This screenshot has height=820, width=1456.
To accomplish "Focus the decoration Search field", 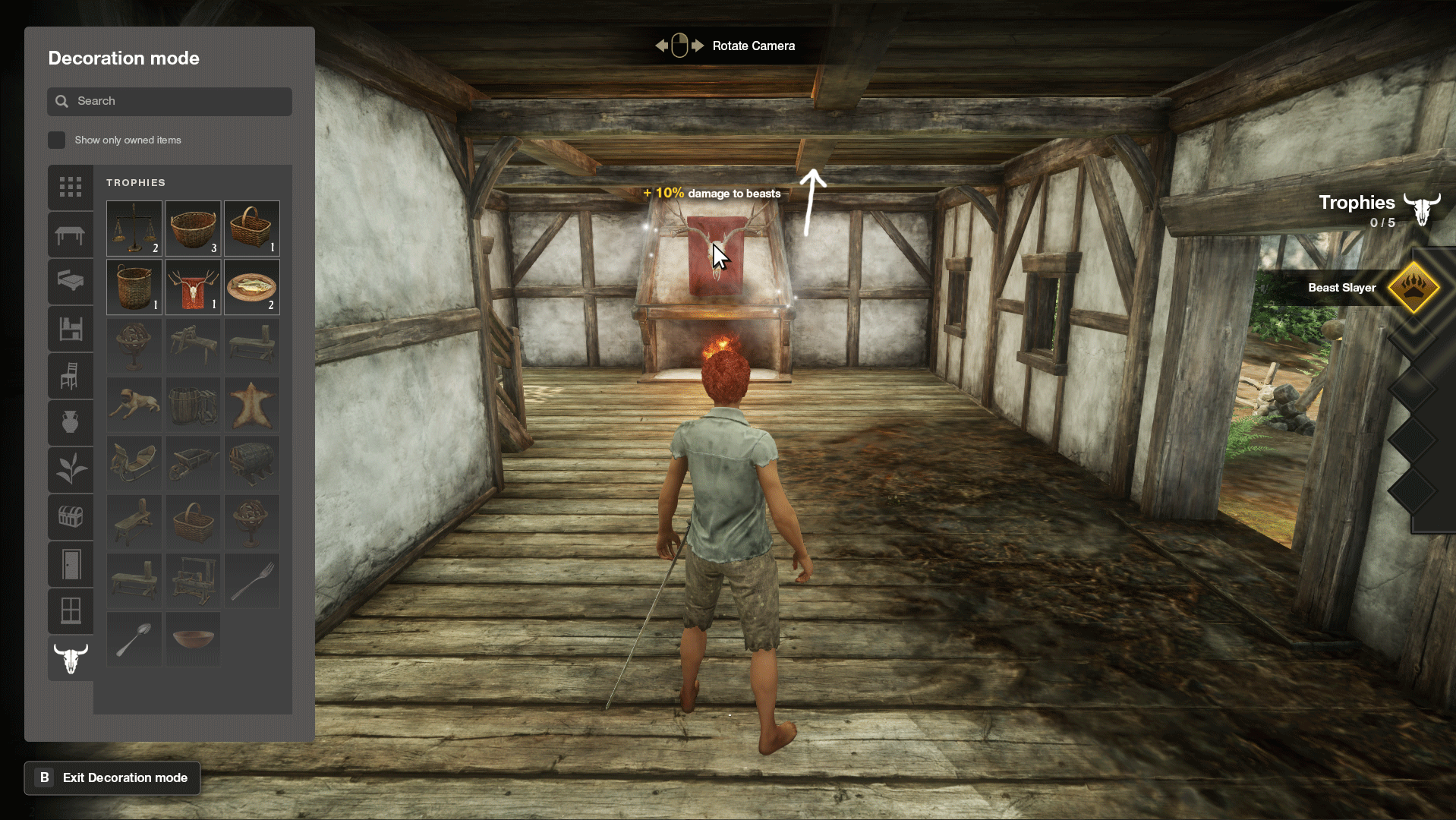I will click(169, 101).
